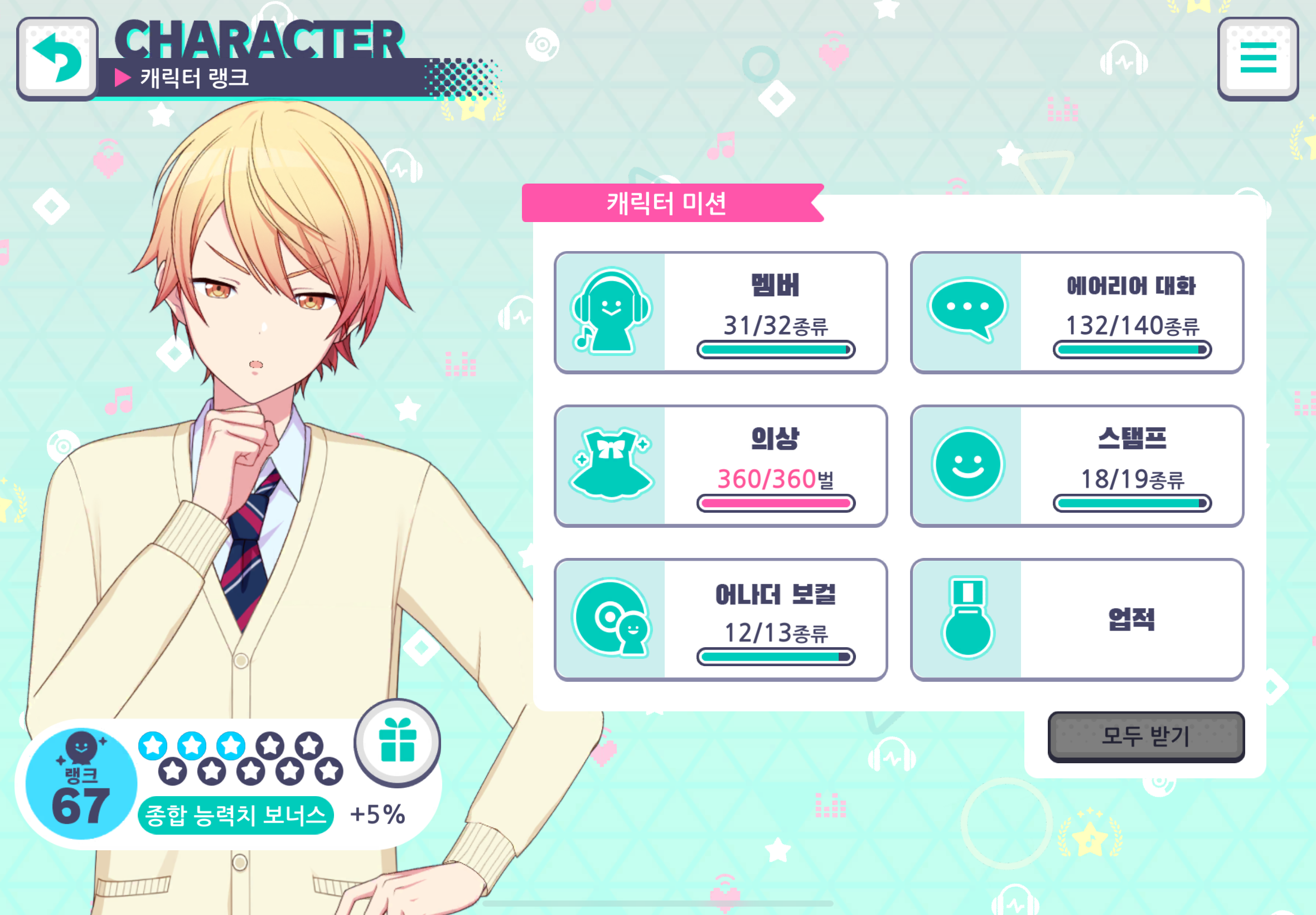The width and height of the screenshot is (1316, 915).
Task: Select the 에어리어 대화 mission
Action: point(1077,312)
